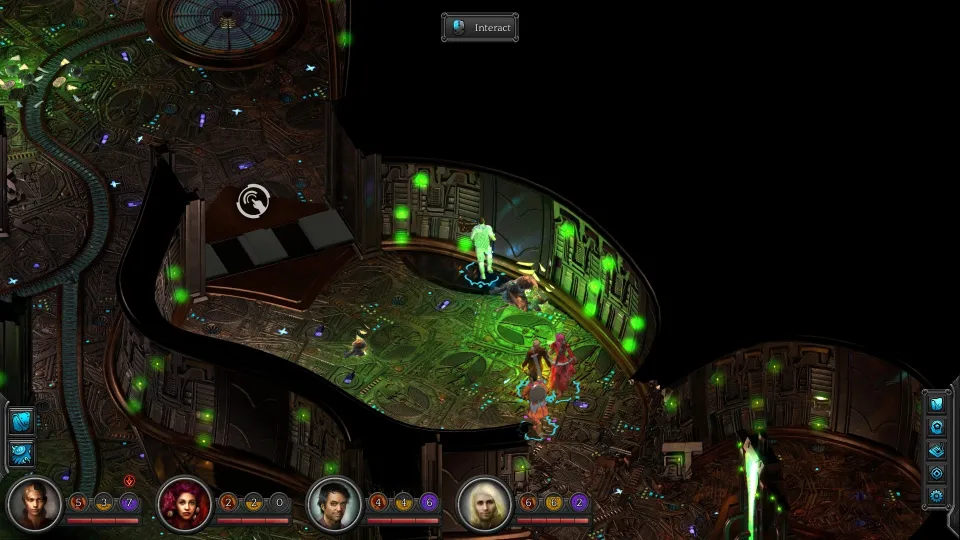960x540 pixels.
Task: Open the character sheet head icon
Action: (937, 427)
